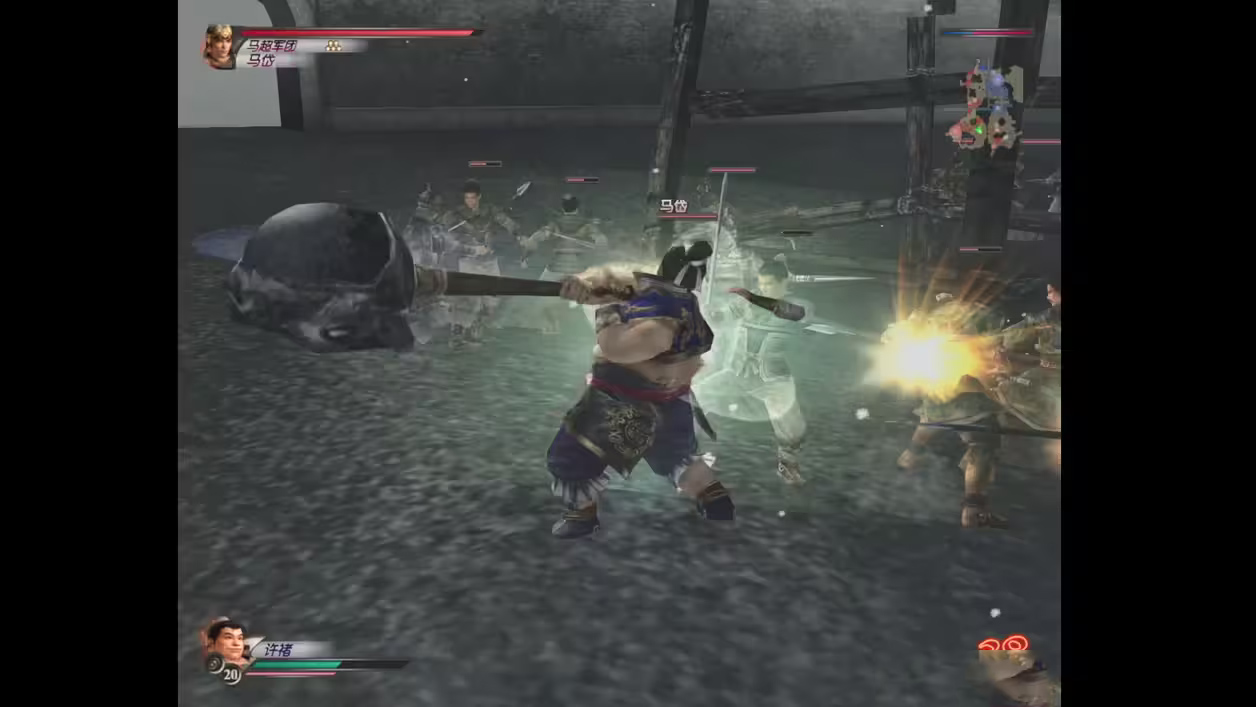This screenshot has height=707, width=1256.
Task: Select Xu Zhu's player portrait
Action: pos(226,643)
